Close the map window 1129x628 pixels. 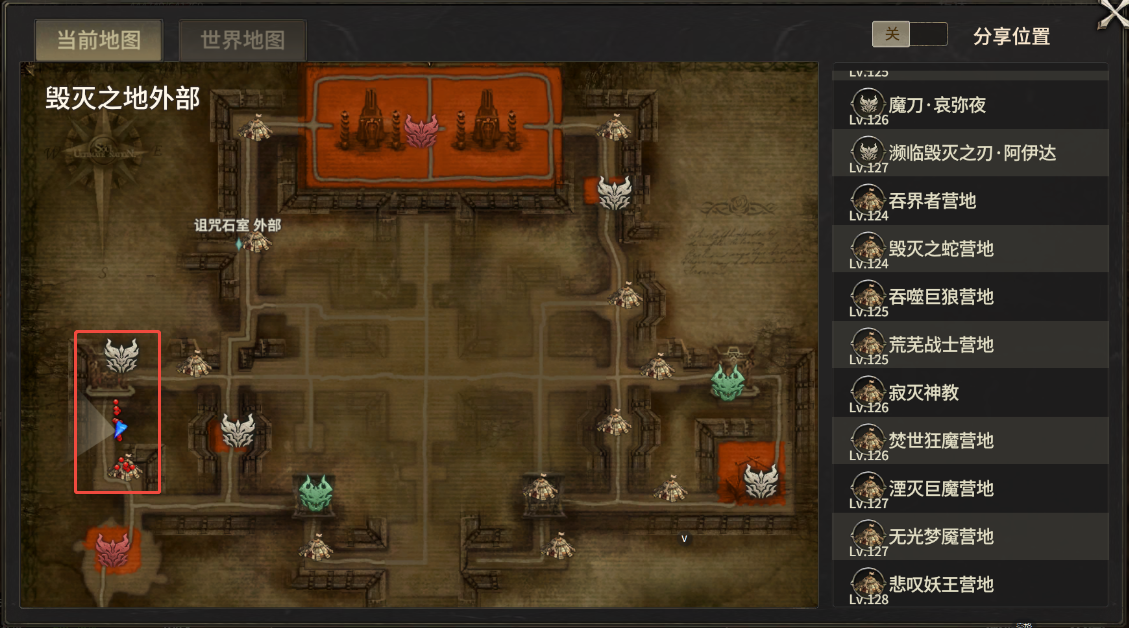(x=1113, y=13)
